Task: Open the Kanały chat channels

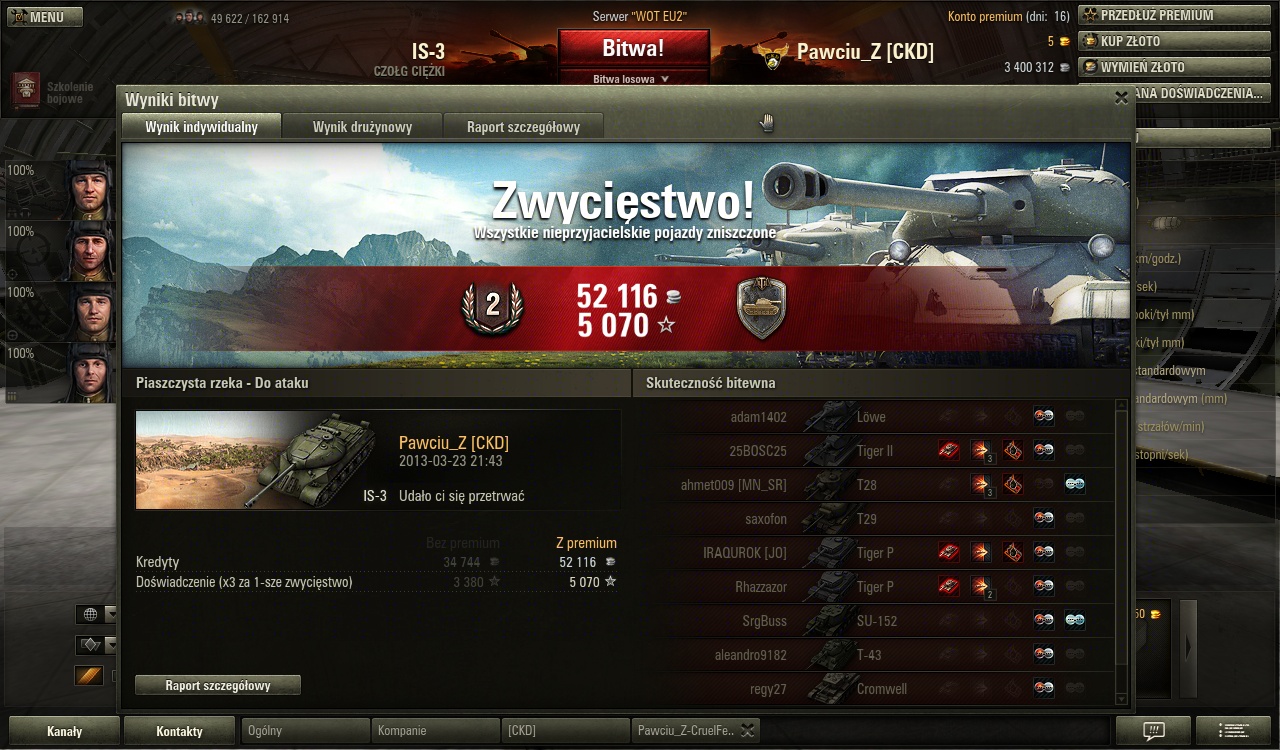Action: click(x=64, y=731)
